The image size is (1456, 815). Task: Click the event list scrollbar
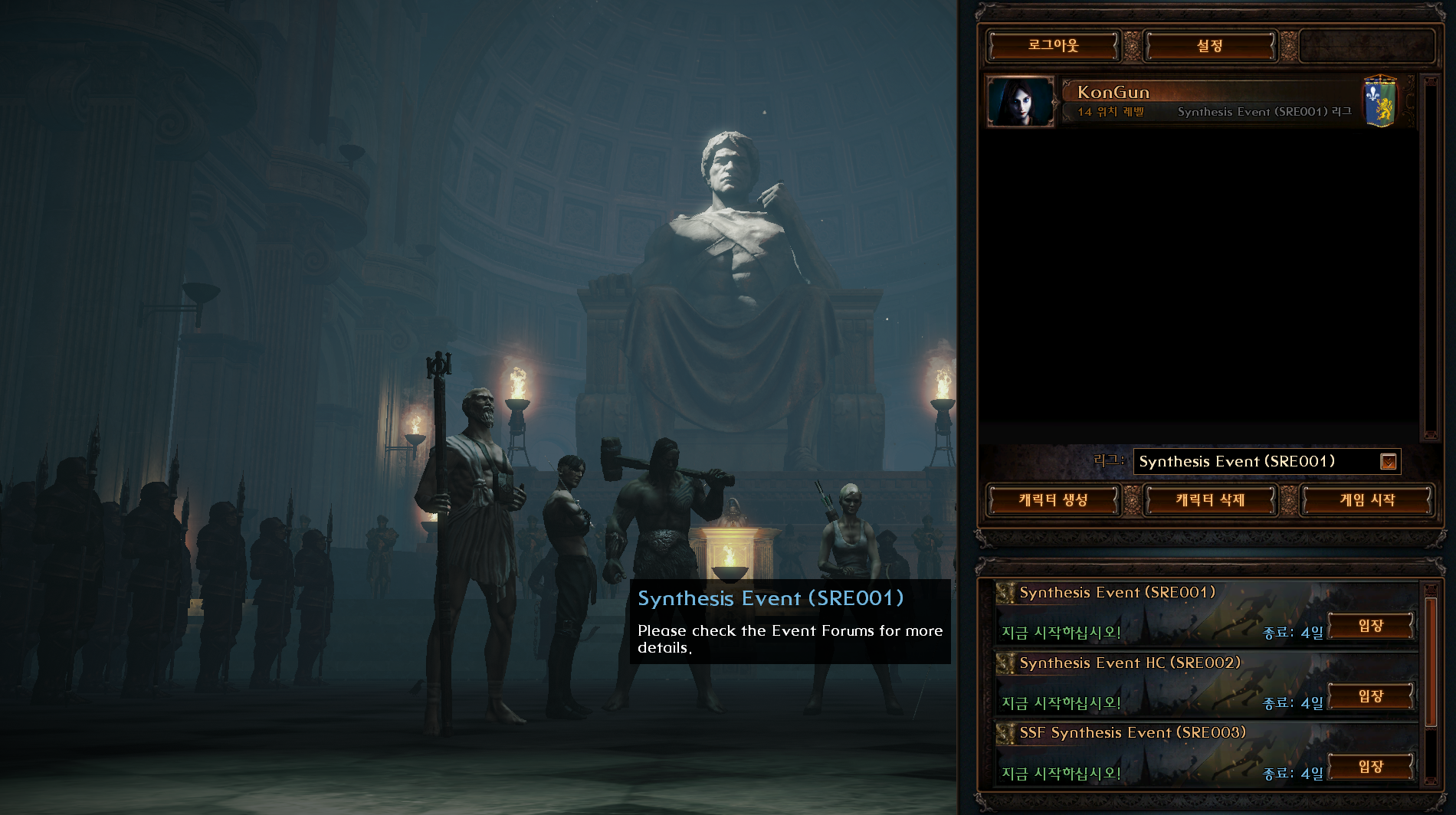[1430, 661]
